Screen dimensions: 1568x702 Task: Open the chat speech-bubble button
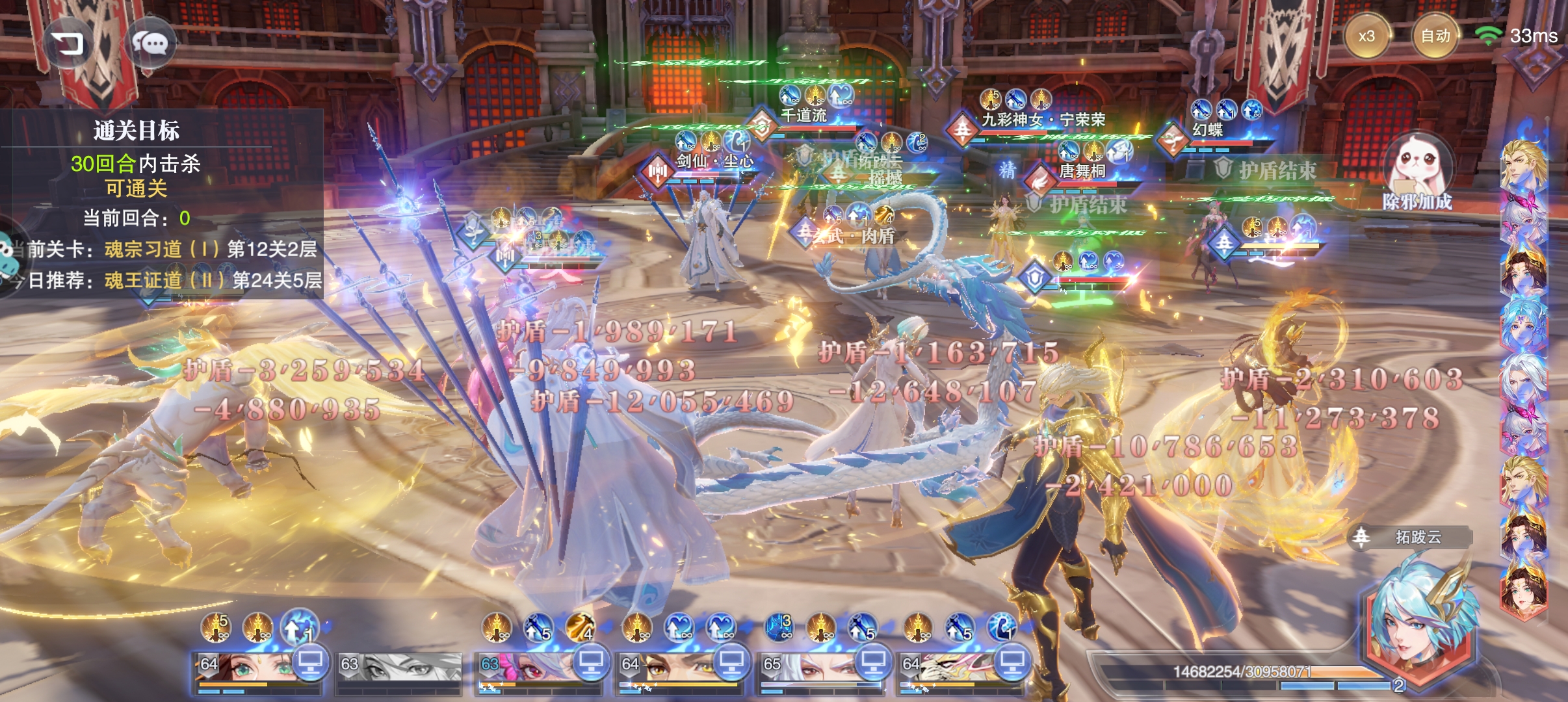pyautogui.click(x=151, y=44)
